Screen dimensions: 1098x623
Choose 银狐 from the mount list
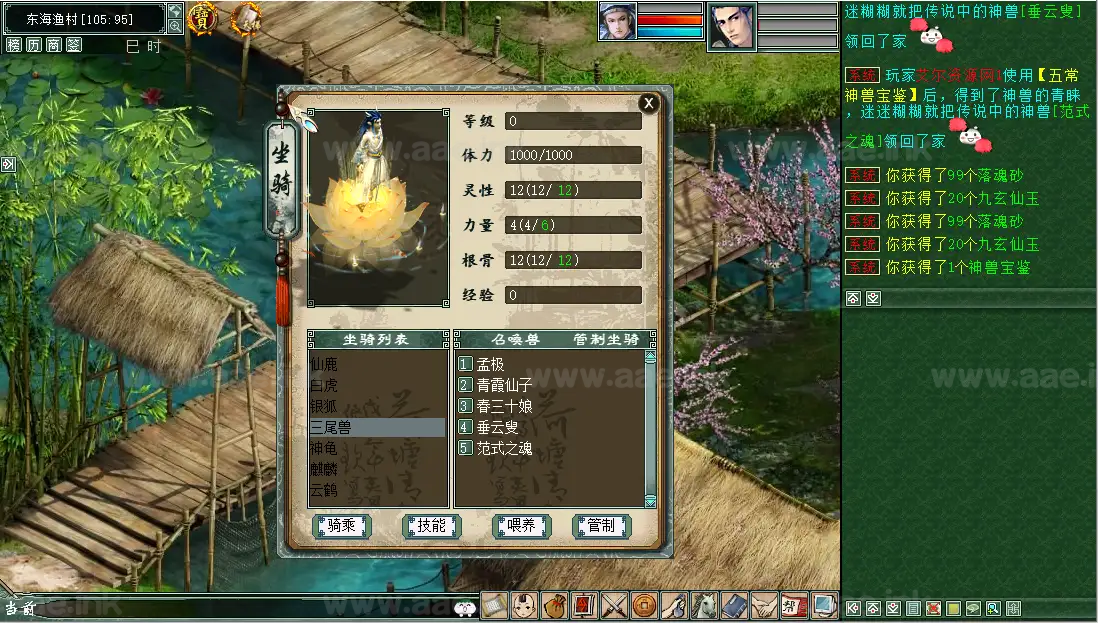tap(324, 406)
